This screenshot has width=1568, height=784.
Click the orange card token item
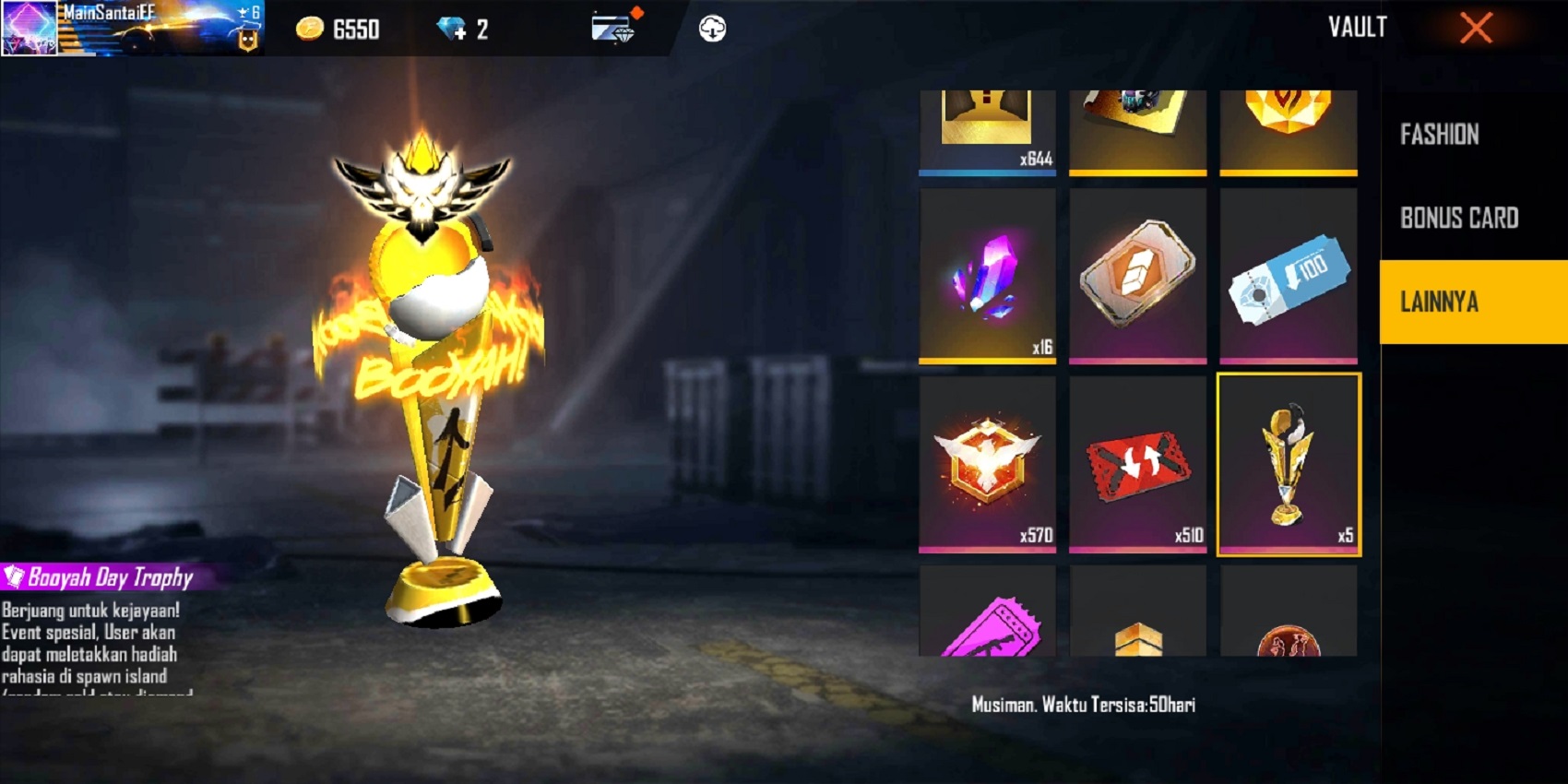[1137, 277]
